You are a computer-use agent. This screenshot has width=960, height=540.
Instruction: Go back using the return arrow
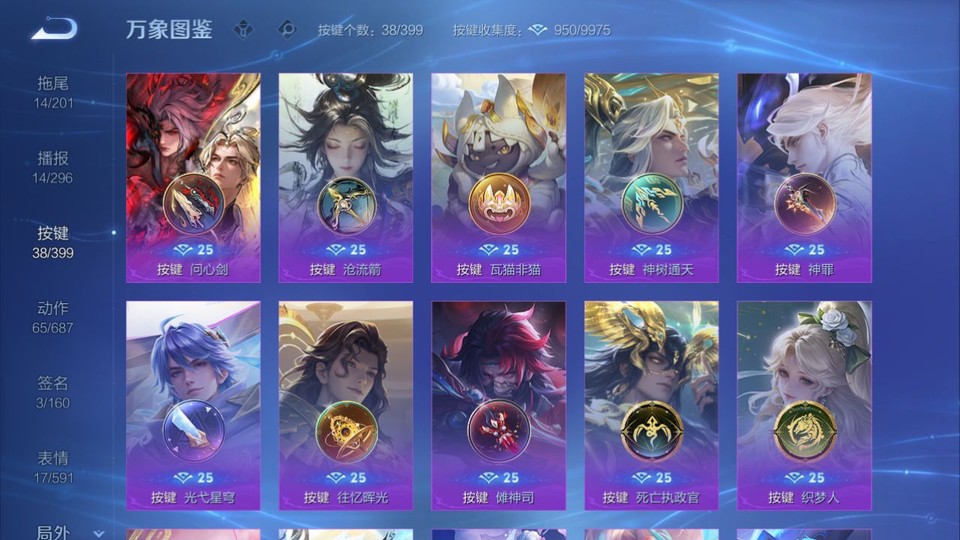click(x=53, y=29)
